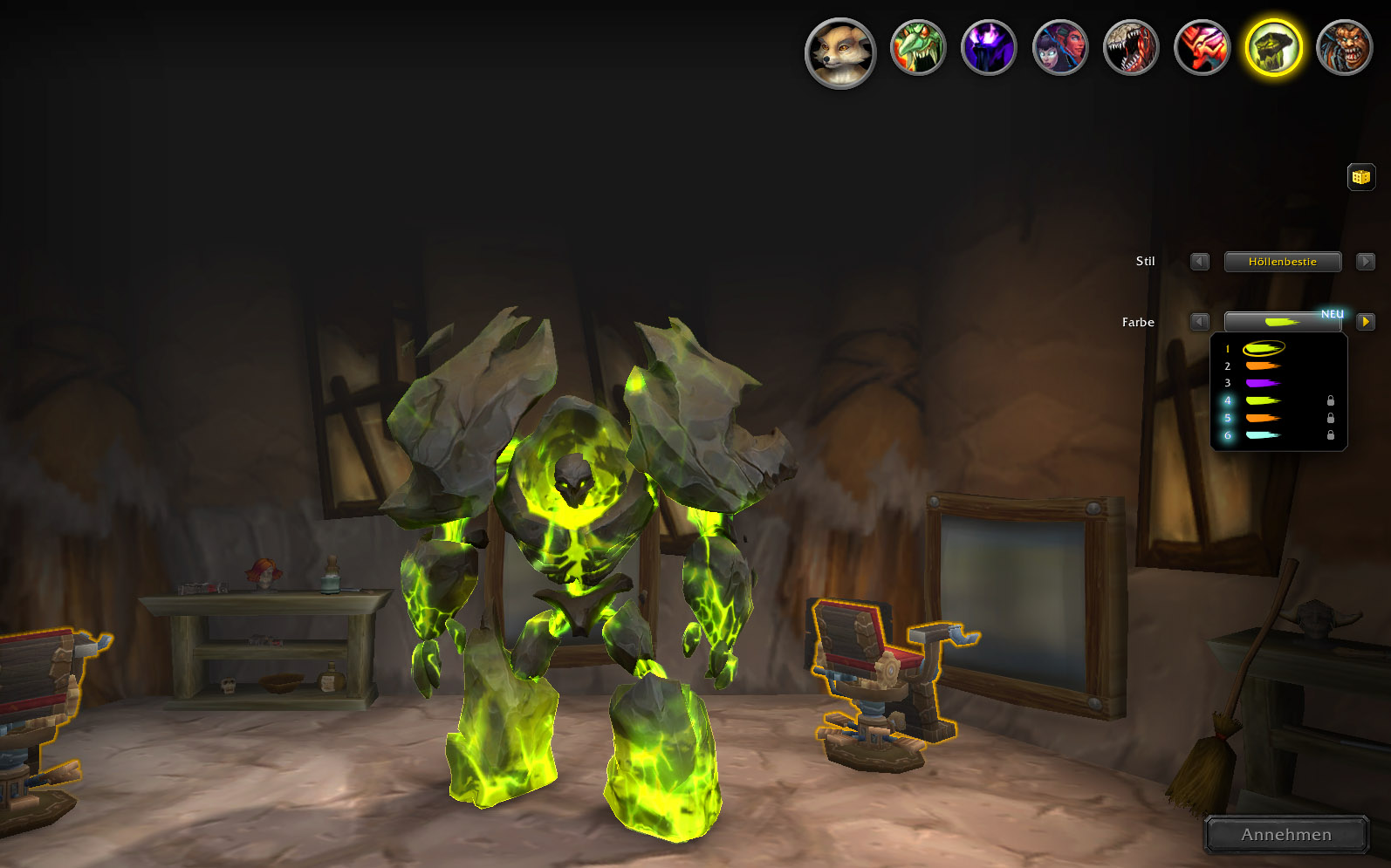1391x868 pixels.
Task: Go to previous Farbe color
Action: (1200, 322)
